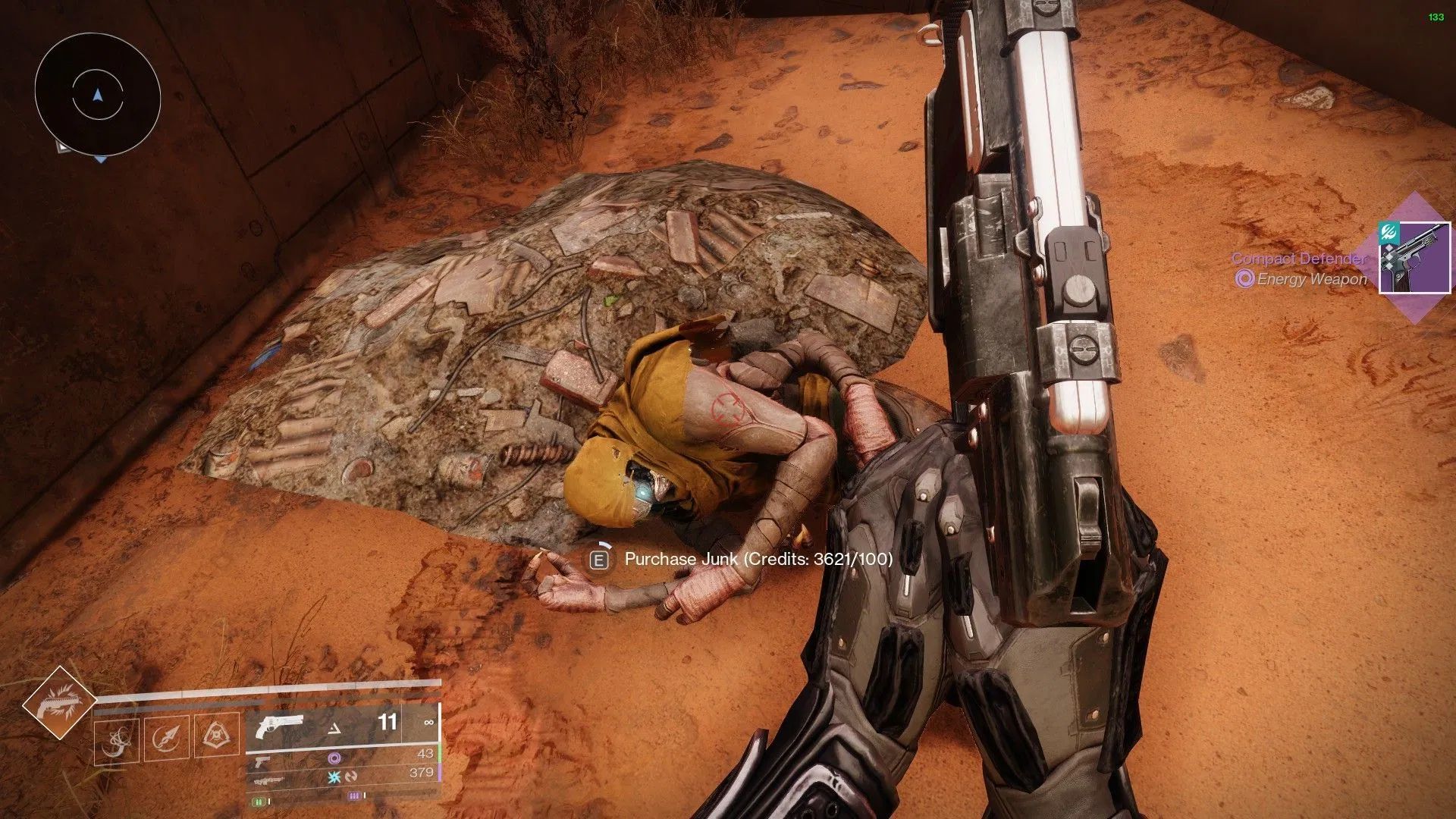Click the circular radar in the corner
The height and width of the screenshot is (819, 1456).
pos(97,96)
